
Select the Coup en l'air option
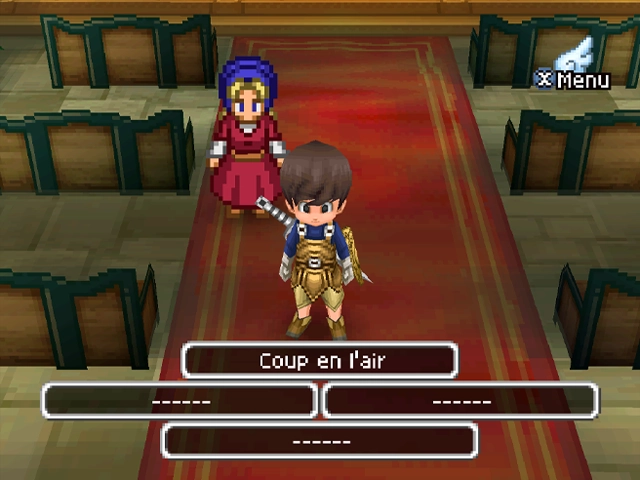coord(319,361)
